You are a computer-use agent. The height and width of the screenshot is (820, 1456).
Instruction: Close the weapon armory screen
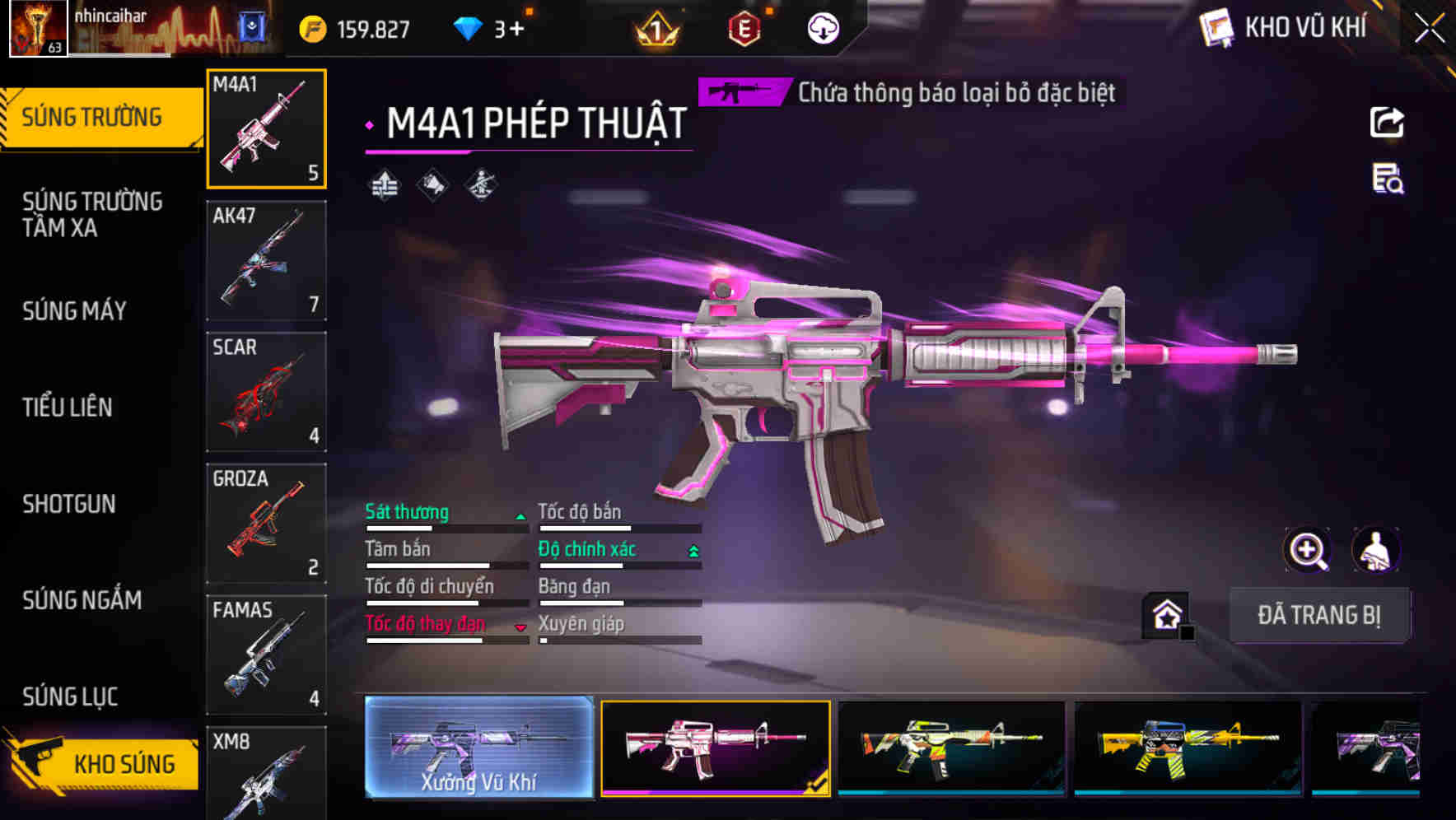tap(1430, 28)
